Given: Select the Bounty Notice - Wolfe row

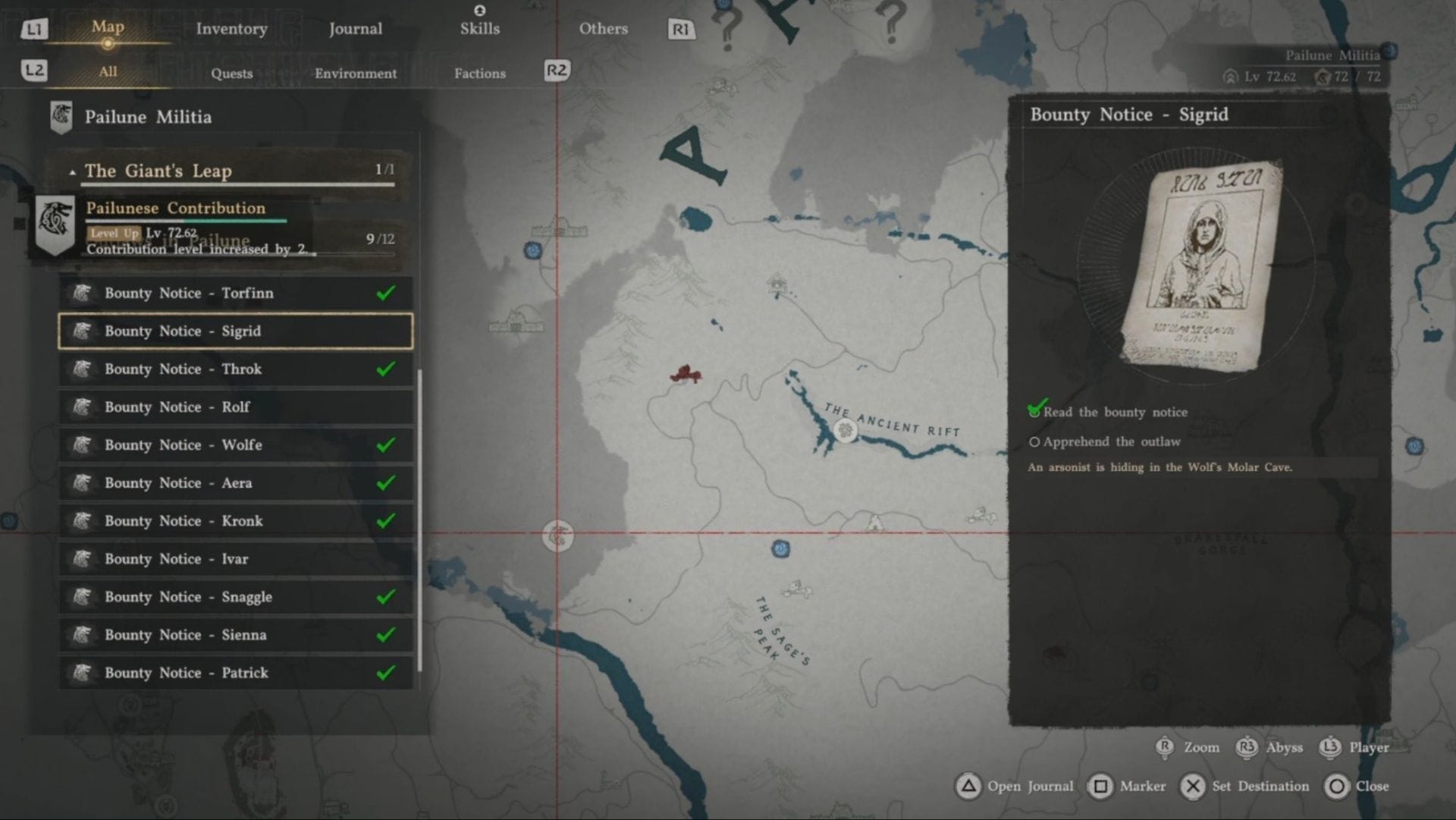Looking at the screenshot, I should (235, 445).
